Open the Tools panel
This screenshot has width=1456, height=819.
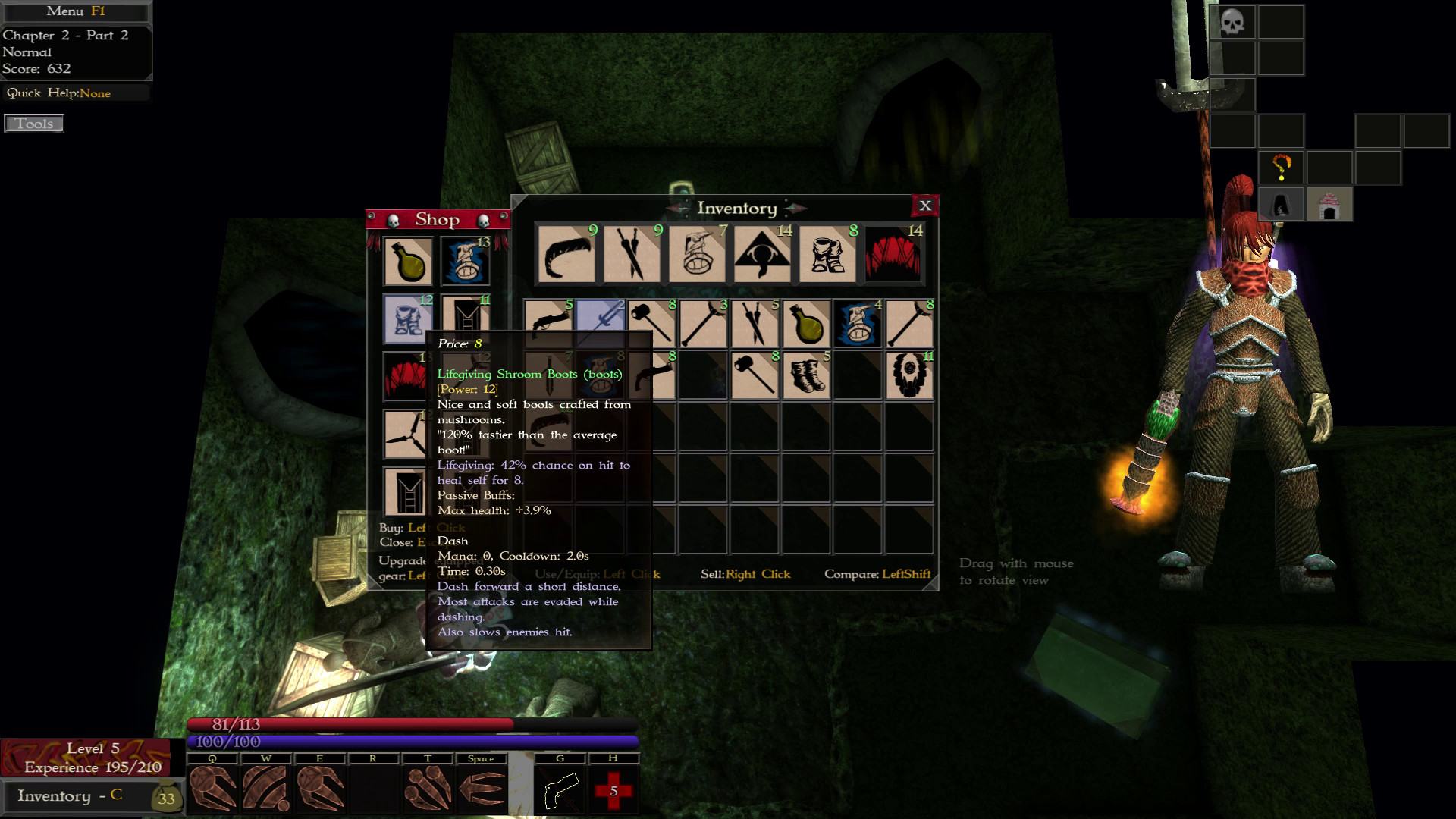click(x=34, y=124)
